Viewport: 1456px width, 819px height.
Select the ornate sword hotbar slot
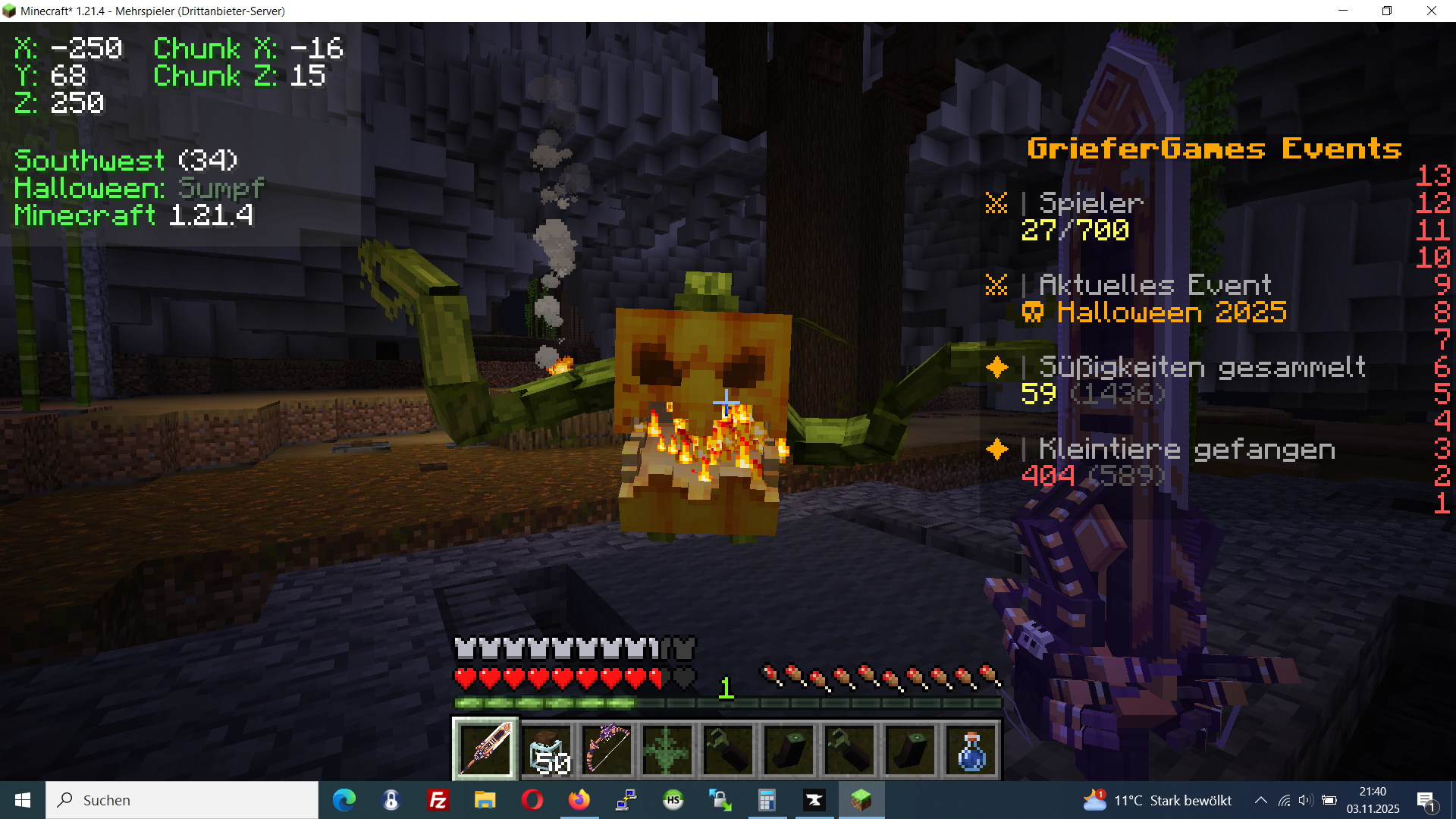[x=485, y=749]
